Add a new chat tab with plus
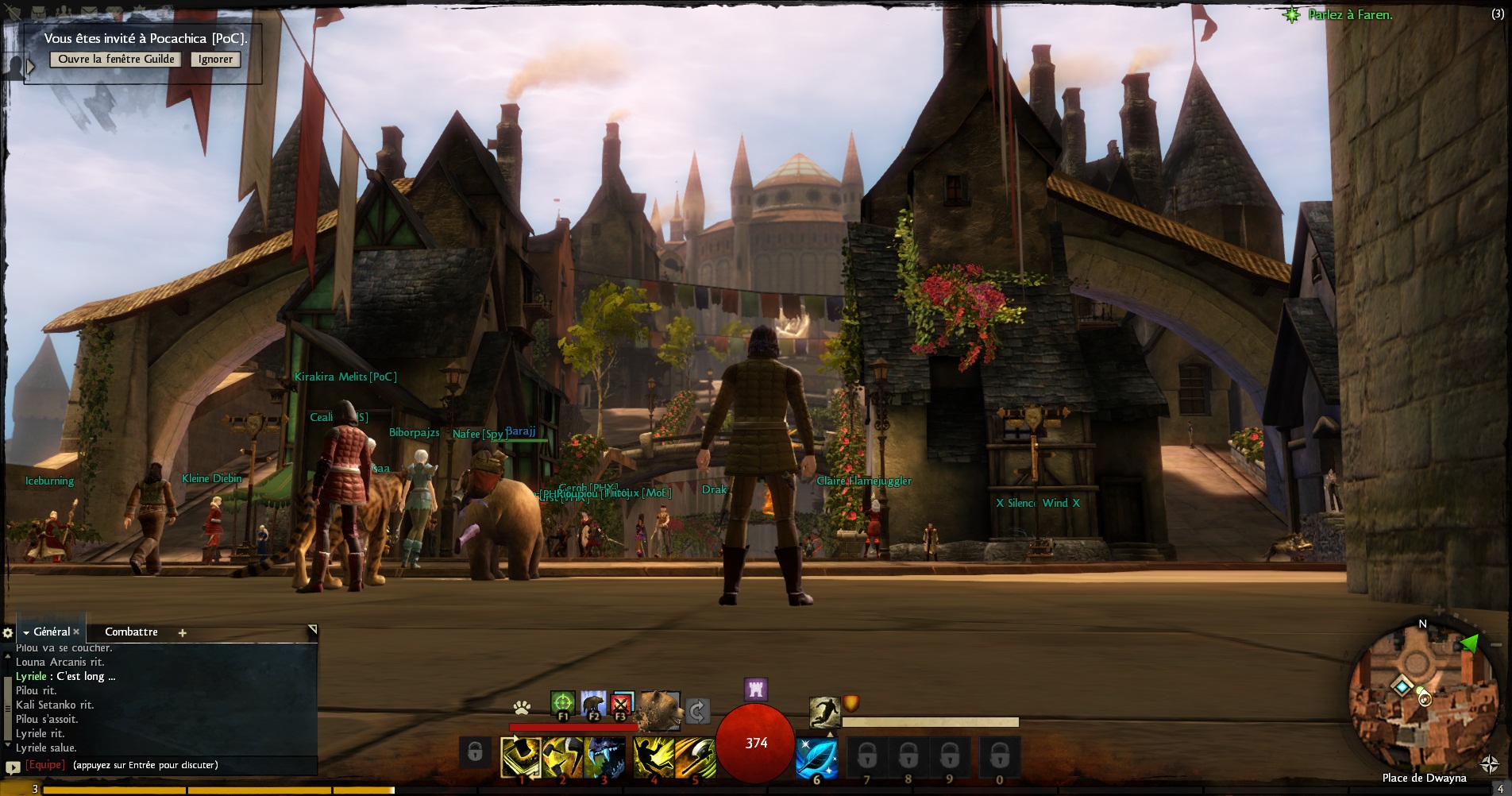 (182, 632)
